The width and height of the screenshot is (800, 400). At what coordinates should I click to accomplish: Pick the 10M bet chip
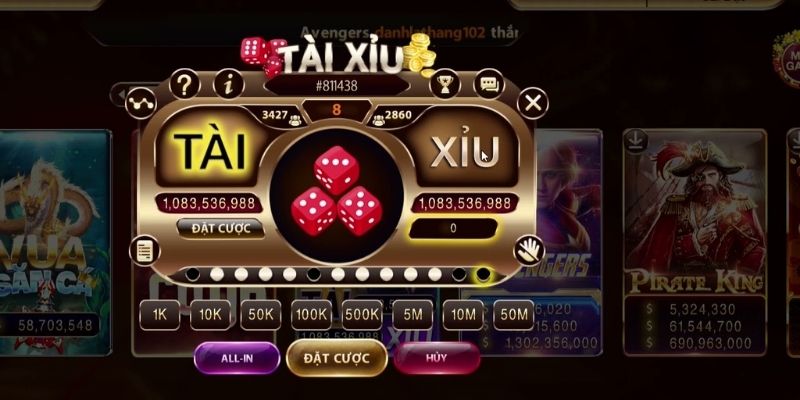point(463,314)
